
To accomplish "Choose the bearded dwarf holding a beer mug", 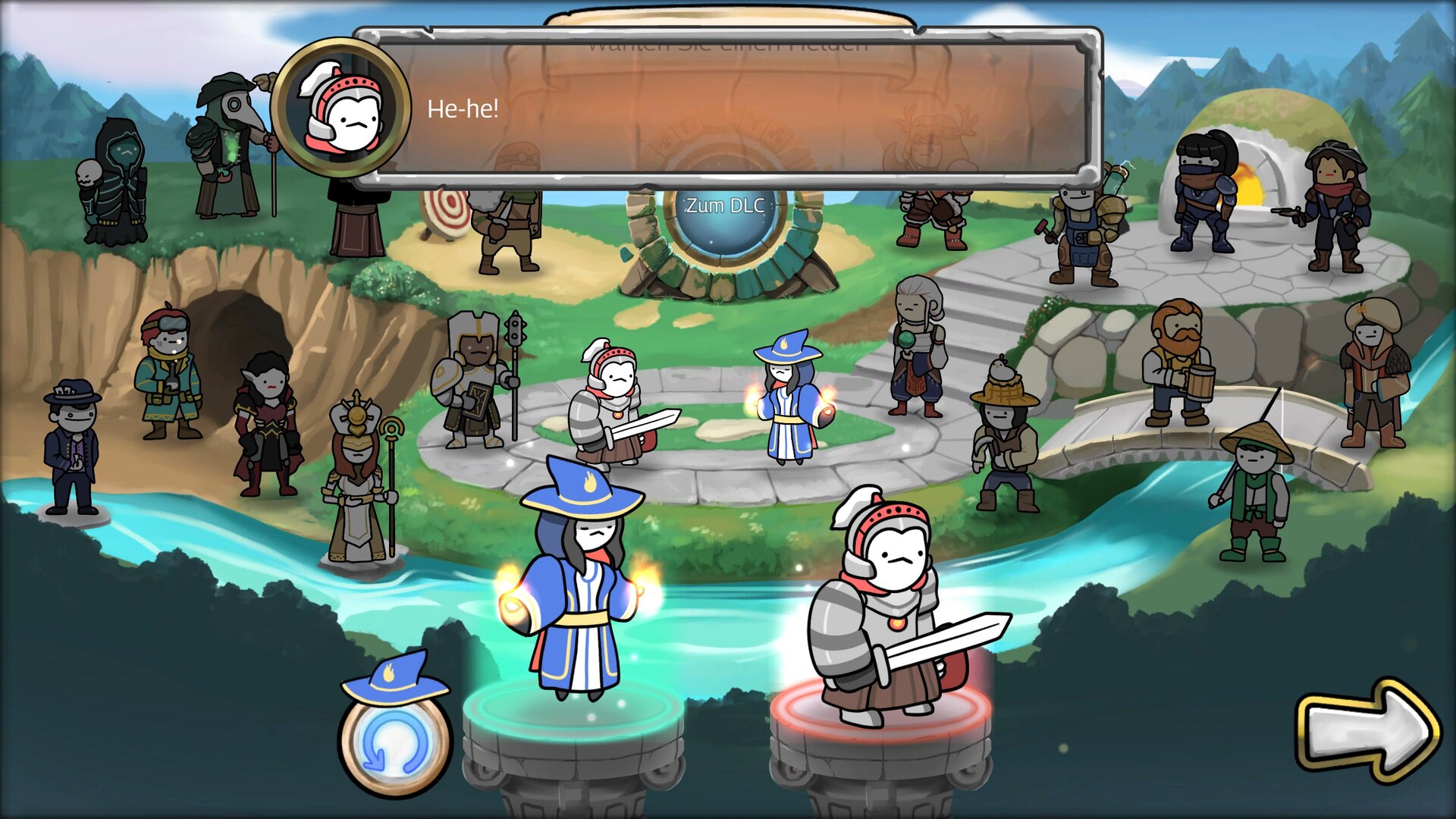I will click(1177, 364).
